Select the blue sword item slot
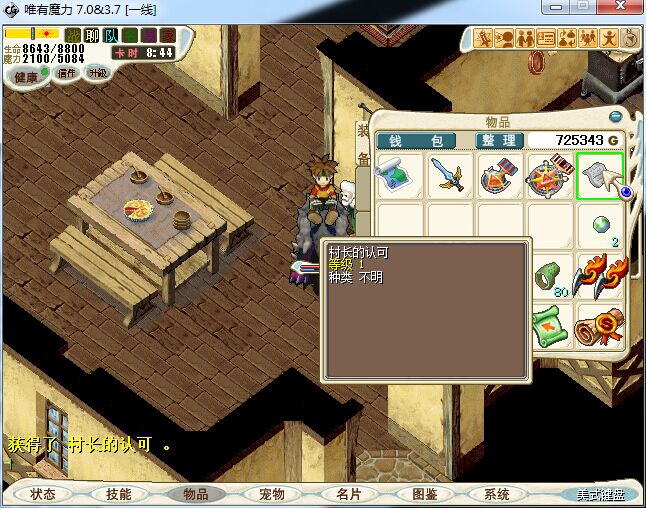The width and height of the screenshot is (646, 508). (450, 176)
